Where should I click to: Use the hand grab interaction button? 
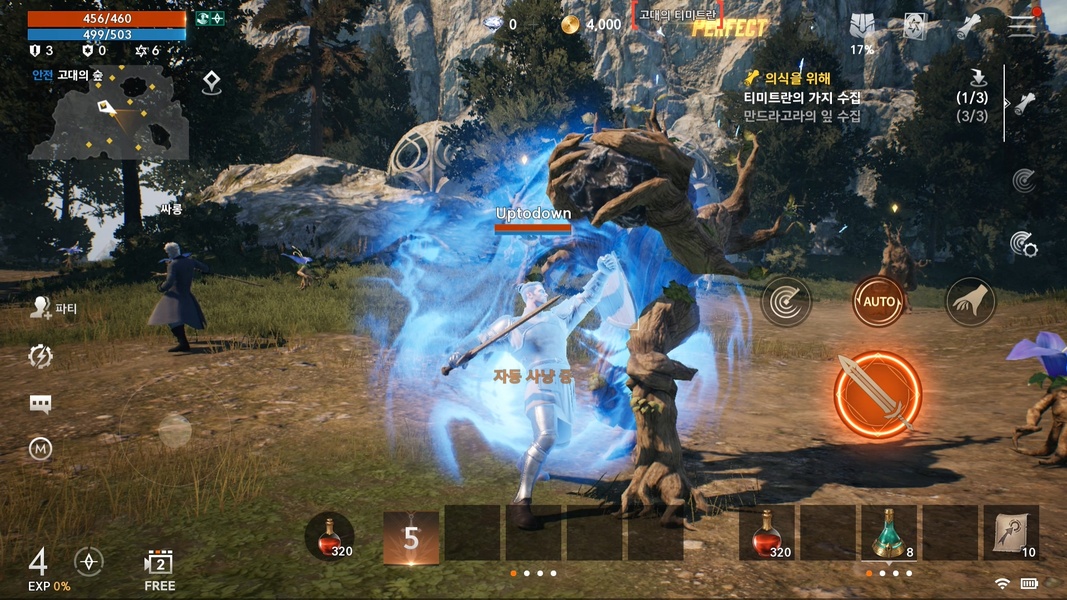[969, 301]
